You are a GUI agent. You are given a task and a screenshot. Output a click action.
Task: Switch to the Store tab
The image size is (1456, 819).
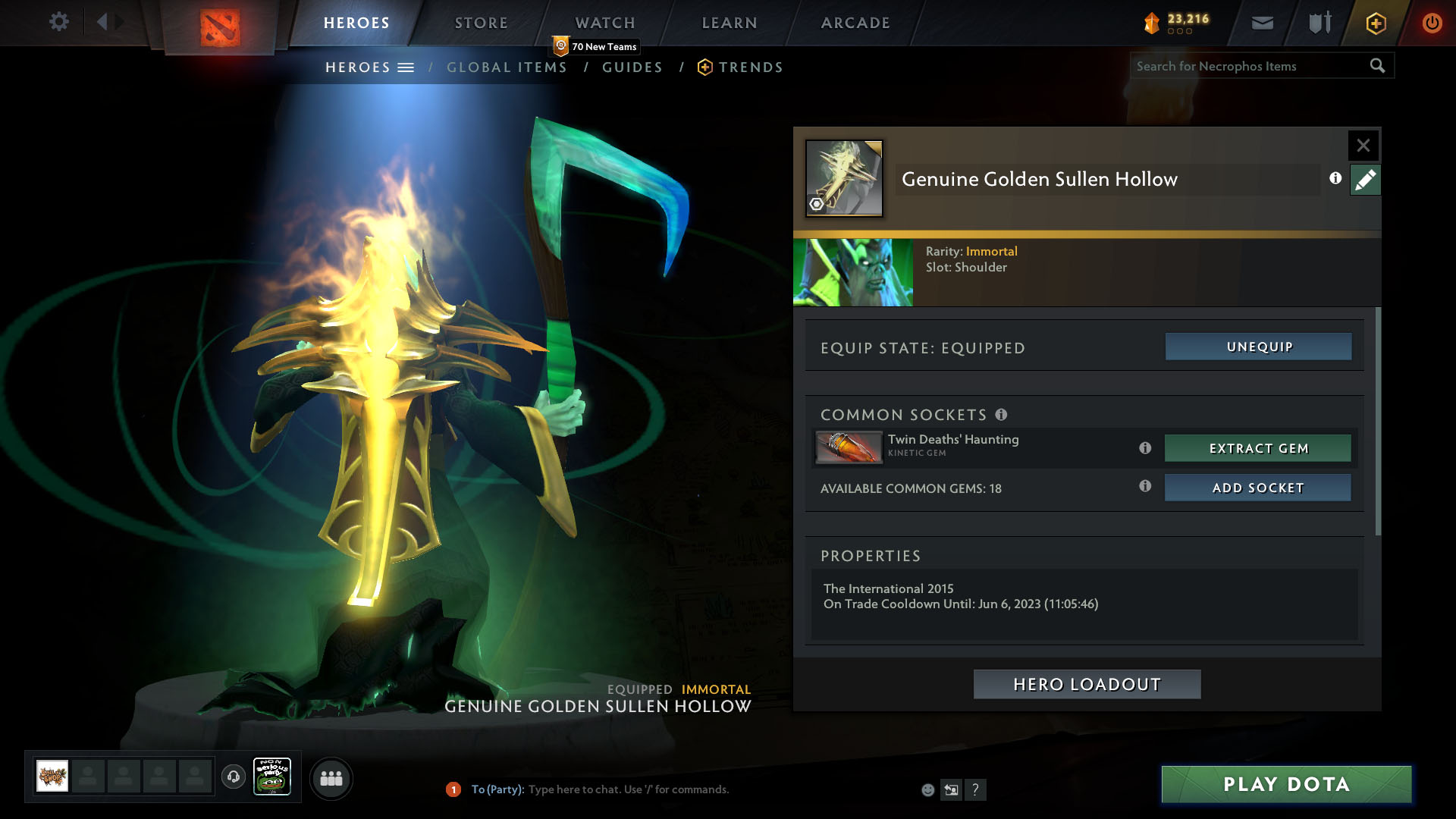(x=481, y=23)
